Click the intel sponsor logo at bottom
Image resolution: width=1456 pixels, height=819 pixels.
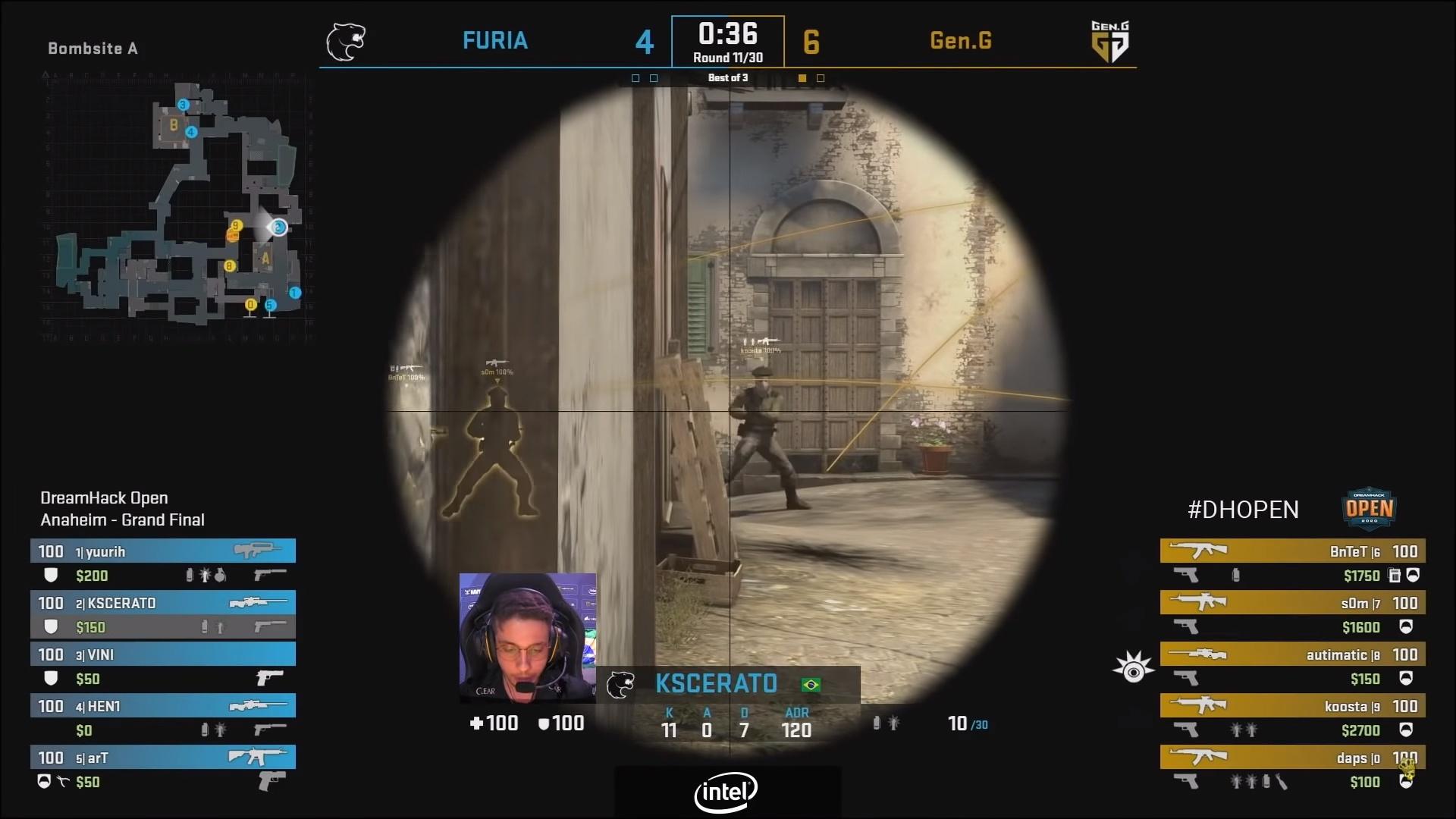[725, 792]
